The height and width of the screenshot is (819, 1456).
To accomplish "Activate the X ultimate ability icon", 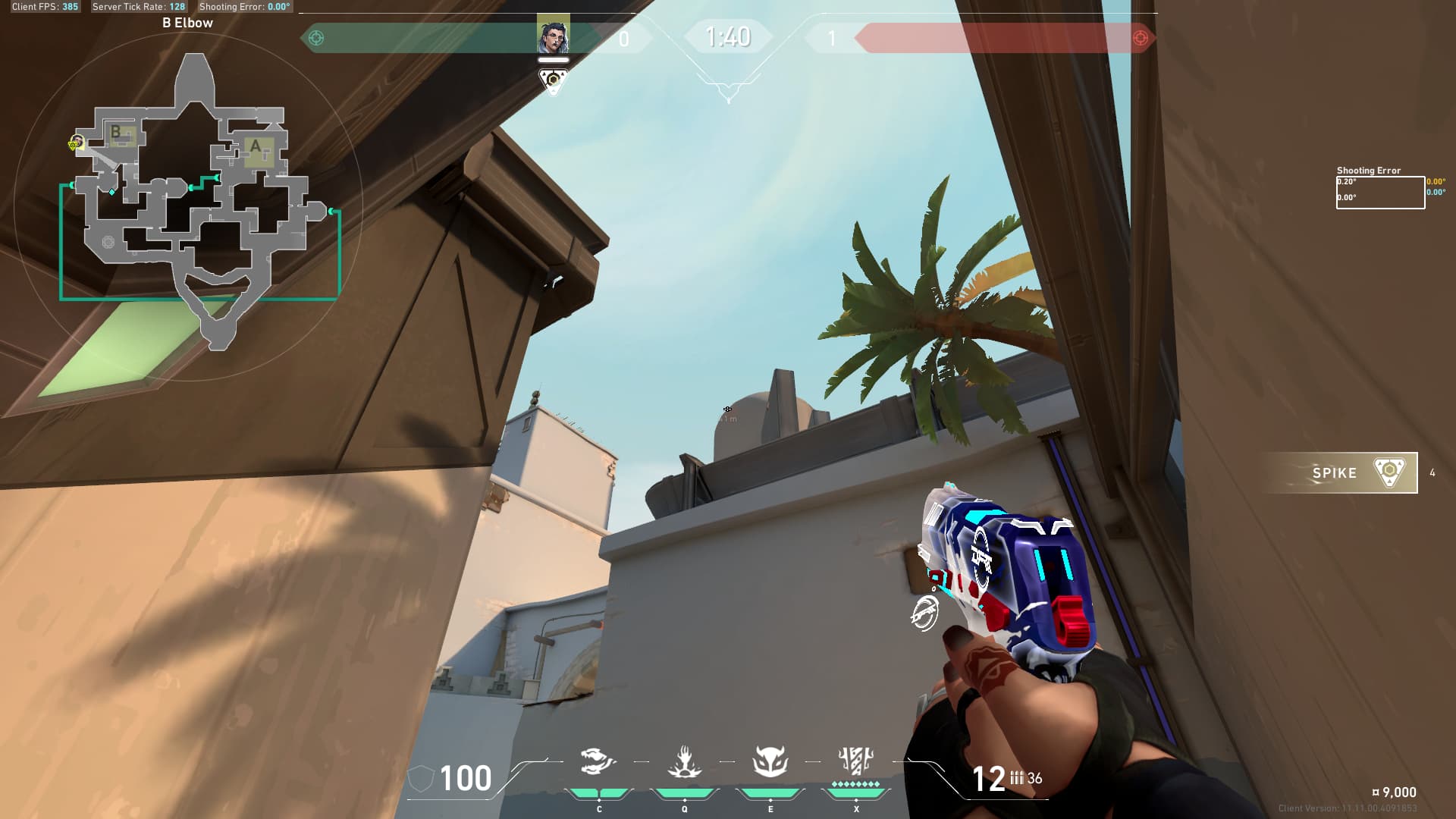I will coord(856,761).
